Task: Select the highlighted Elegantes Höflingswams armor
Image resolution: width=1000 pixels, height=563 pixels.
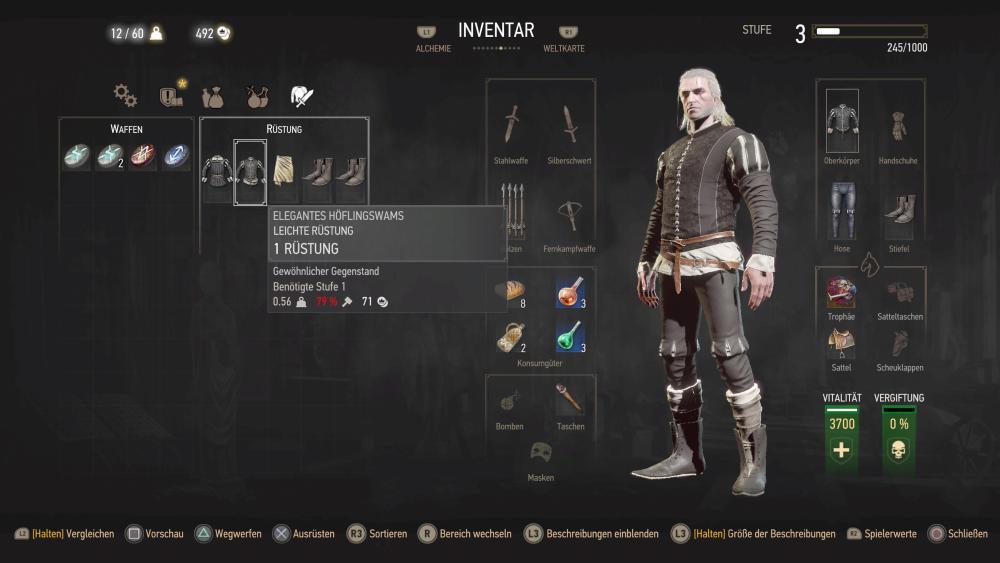Action: (250, 171)
